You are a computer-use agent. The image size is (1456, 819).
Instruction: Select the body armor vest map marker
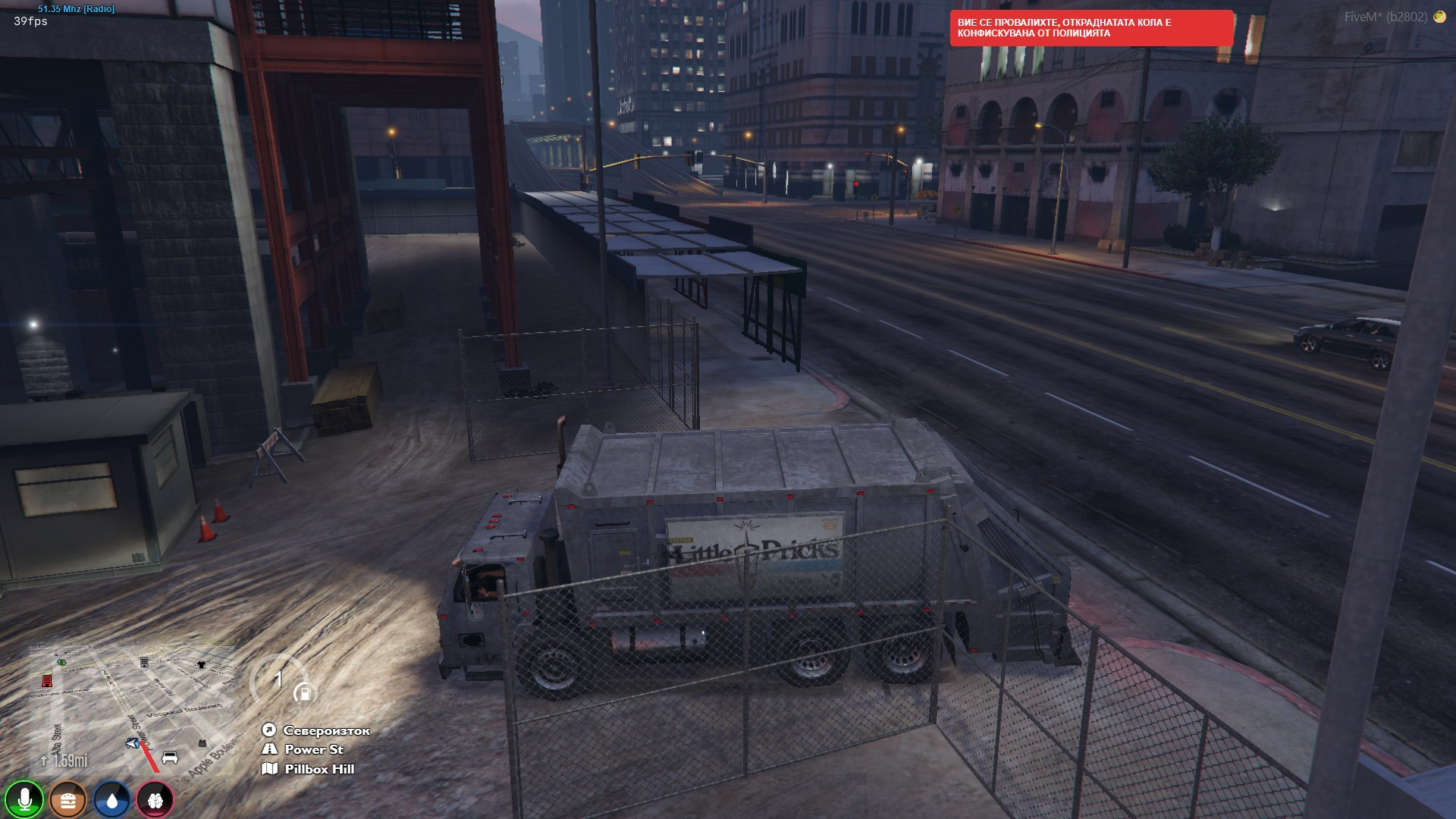pos(202,743)
